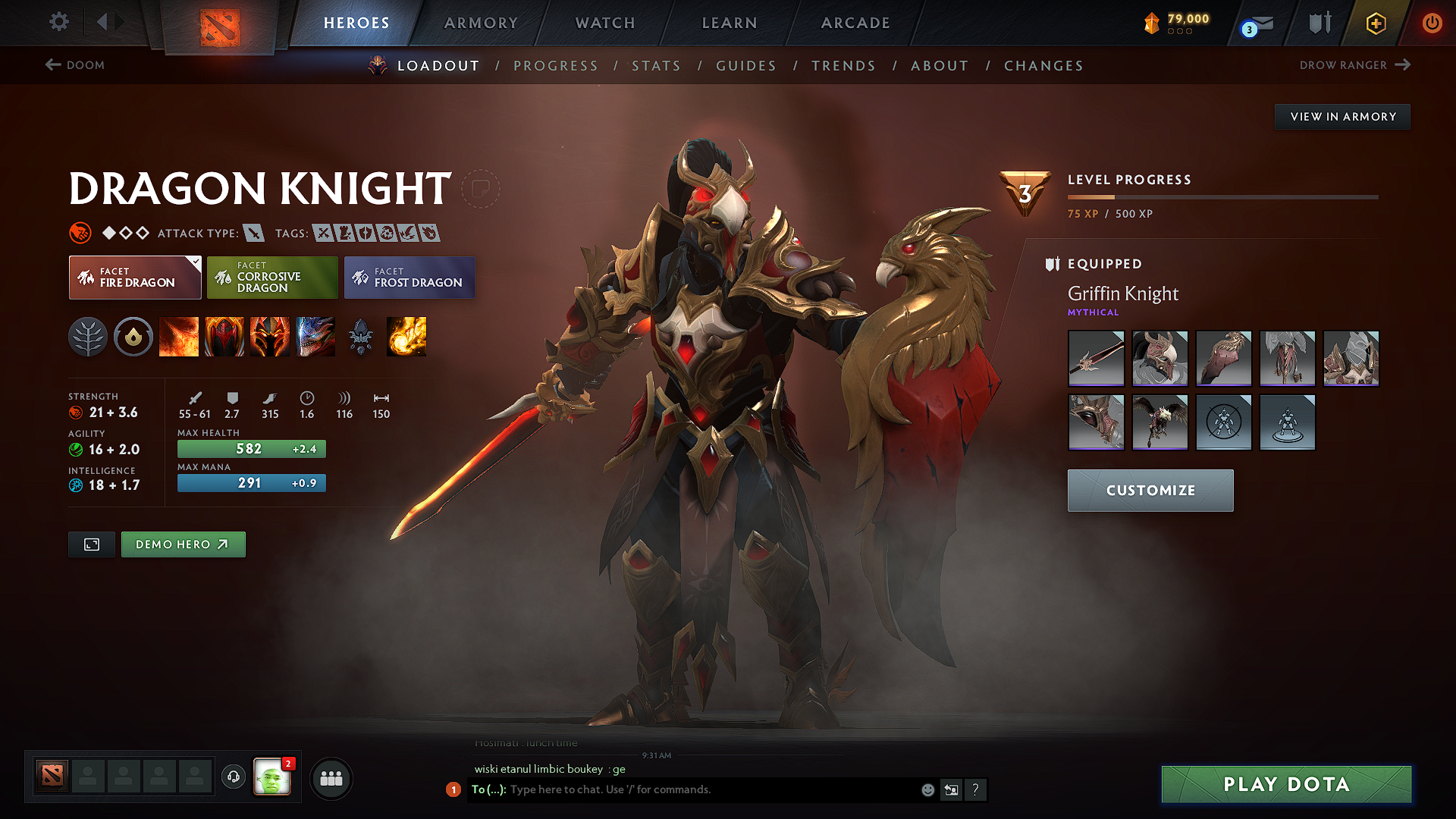
Task: View the hero's innate ability icon
Action: click(x=133, y=337)
